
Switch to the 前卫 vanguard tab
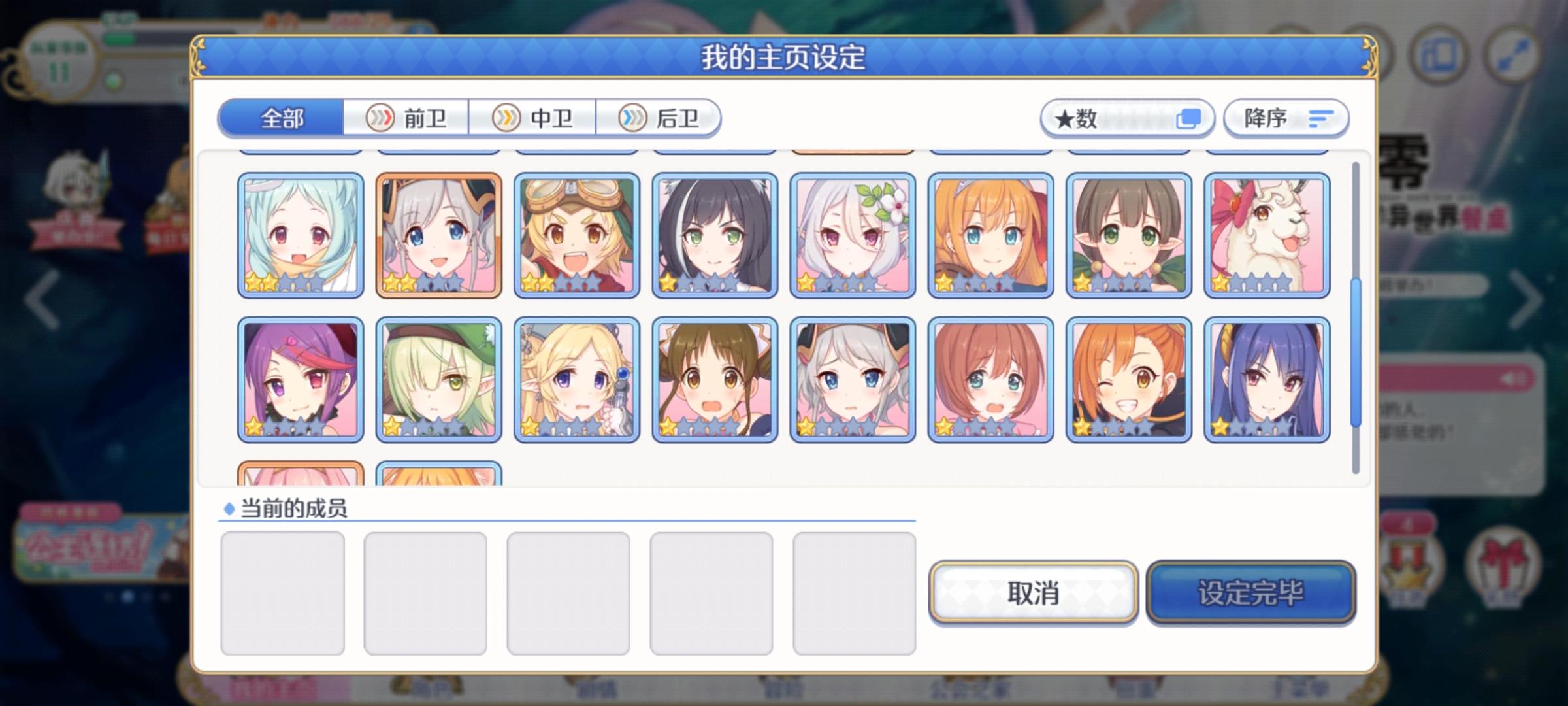tap(408, 118)
